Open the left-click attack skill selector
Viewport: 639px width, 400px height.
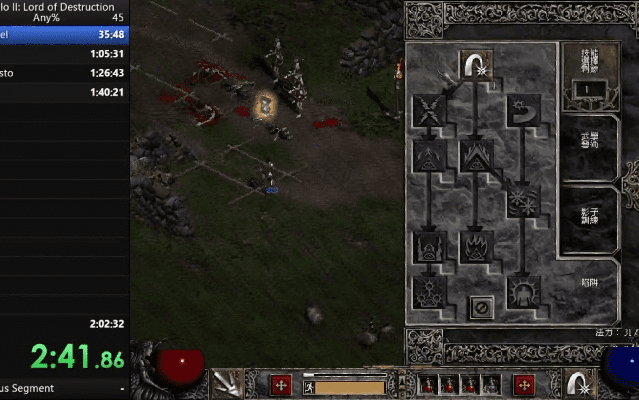[x=224, y=383]
